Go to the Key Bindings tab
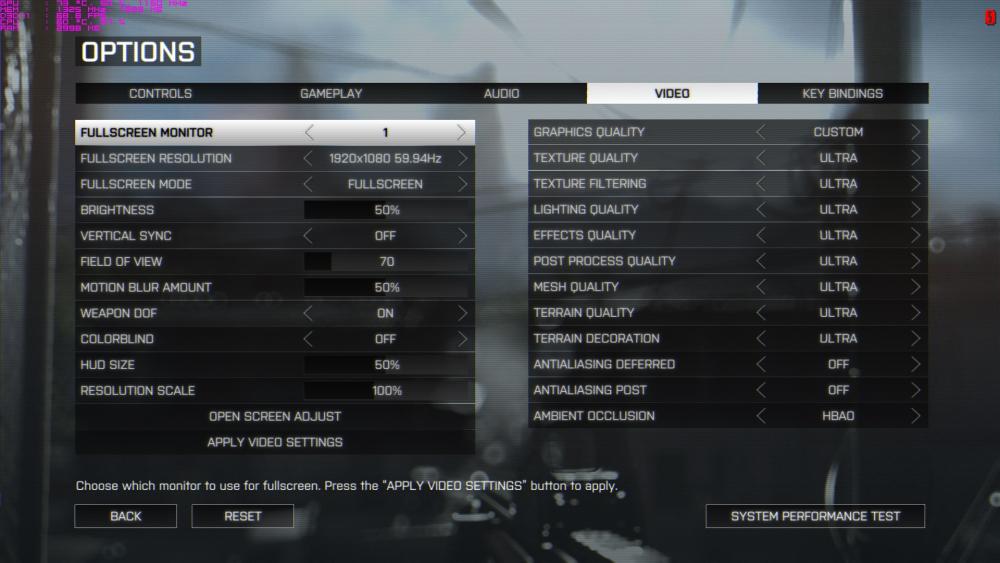 click(842, 94)
